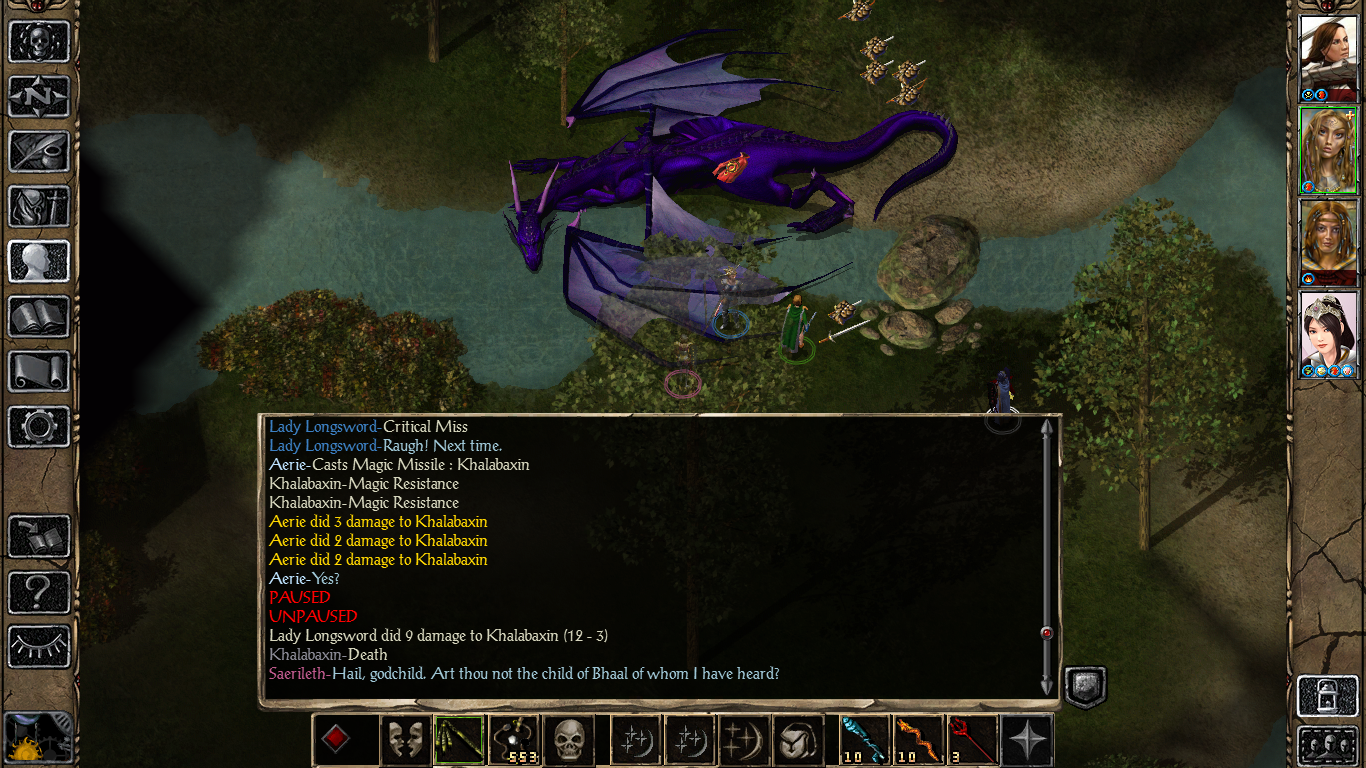Image resolution: width=1366 pixels, height=768 pixels.
Task: Equip the sling with 553 ammo
Action: click(x=513, y=740)
